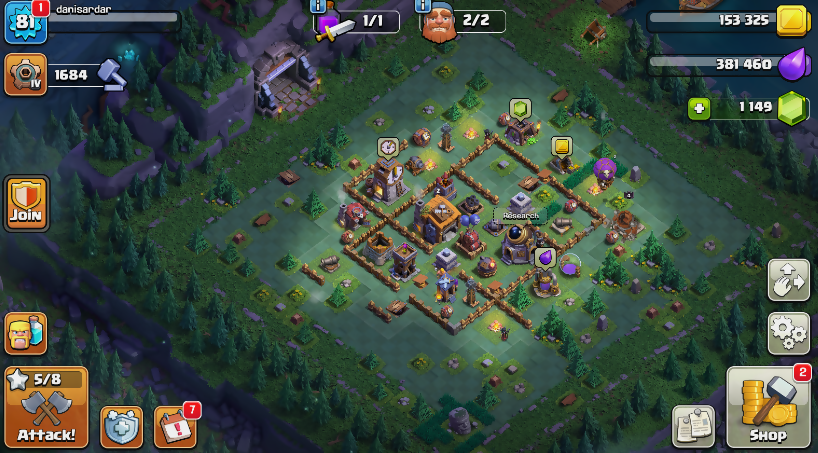This screenshot has height=453, width=818.
Task: Collect the green gem bubble
Action: (519, 108)
